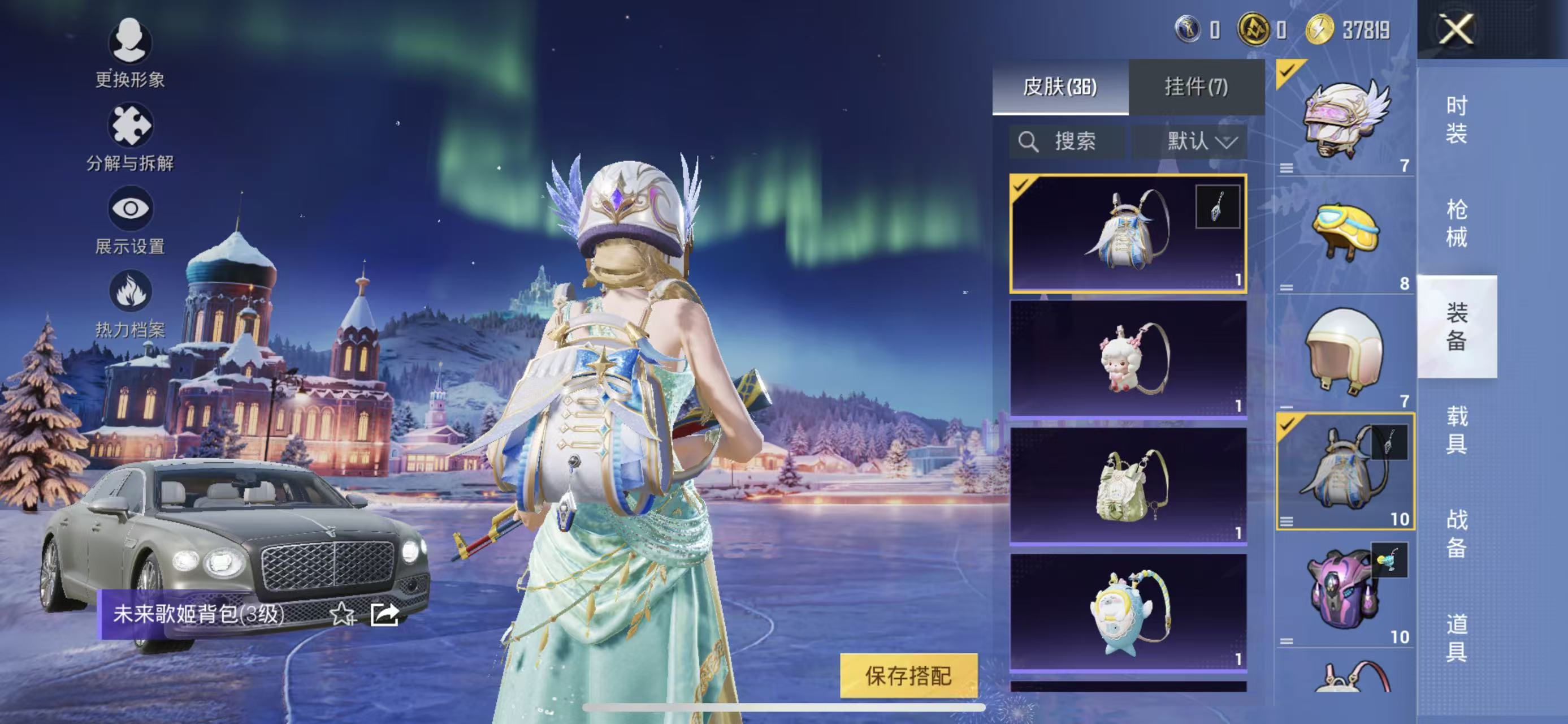The height and width of the screenshot is (724, 1568).
Task: Open the 更换形象 change appearance option
Action: coord(129,53)
